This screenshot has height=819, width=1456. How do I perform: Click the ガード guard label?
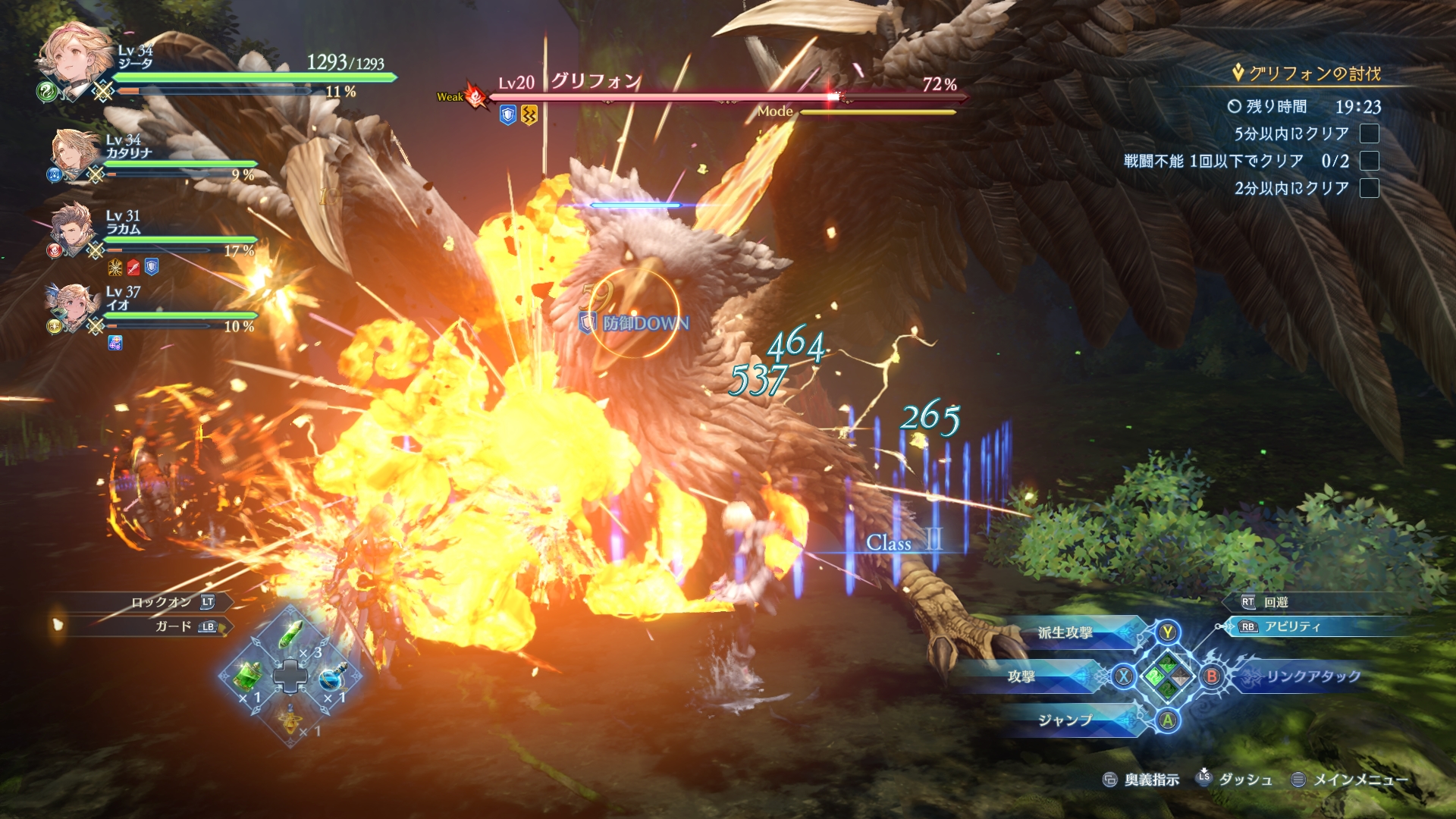tap(174, 626)
